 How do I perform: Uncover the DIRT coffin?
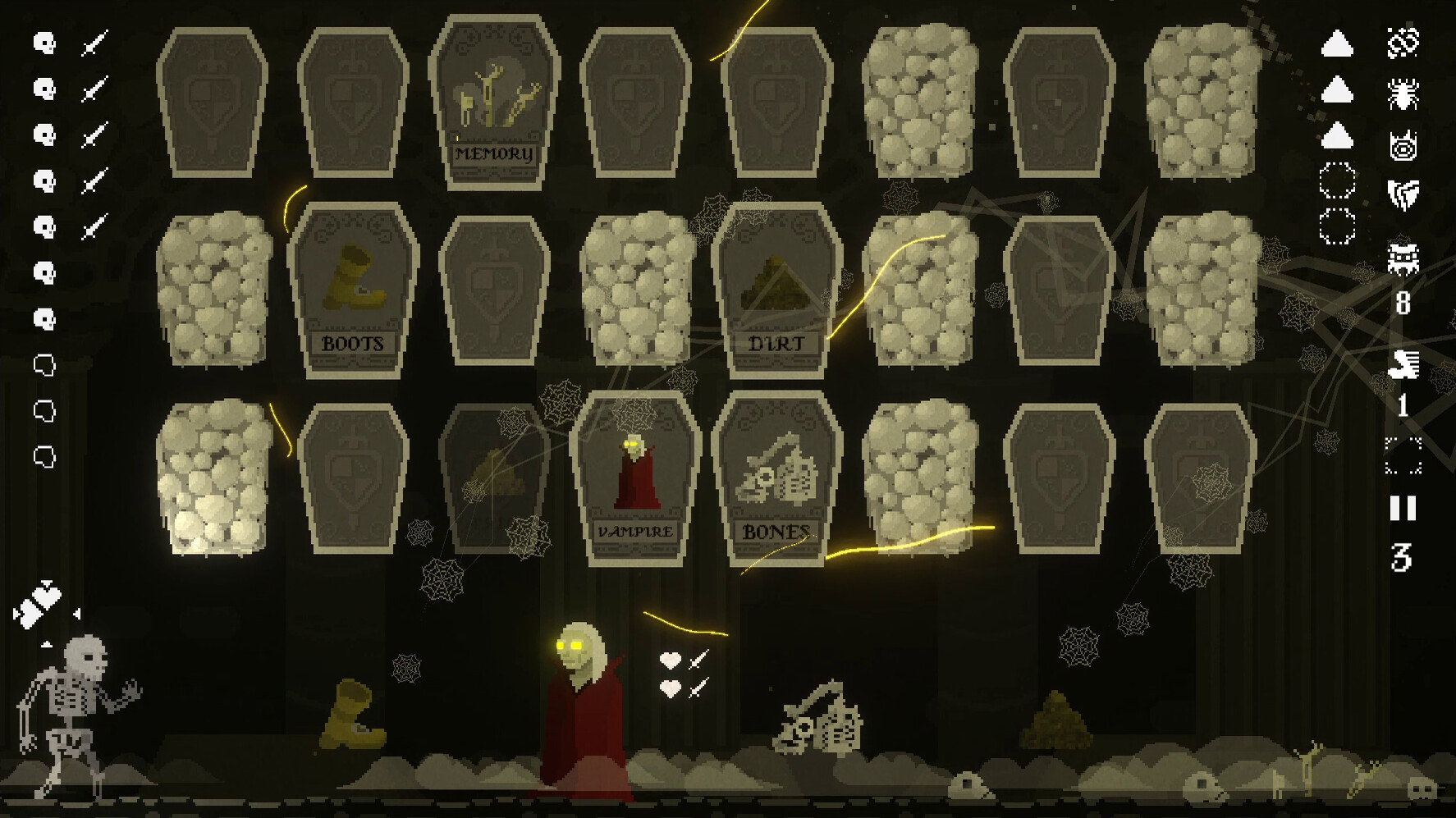click(775, 287)
